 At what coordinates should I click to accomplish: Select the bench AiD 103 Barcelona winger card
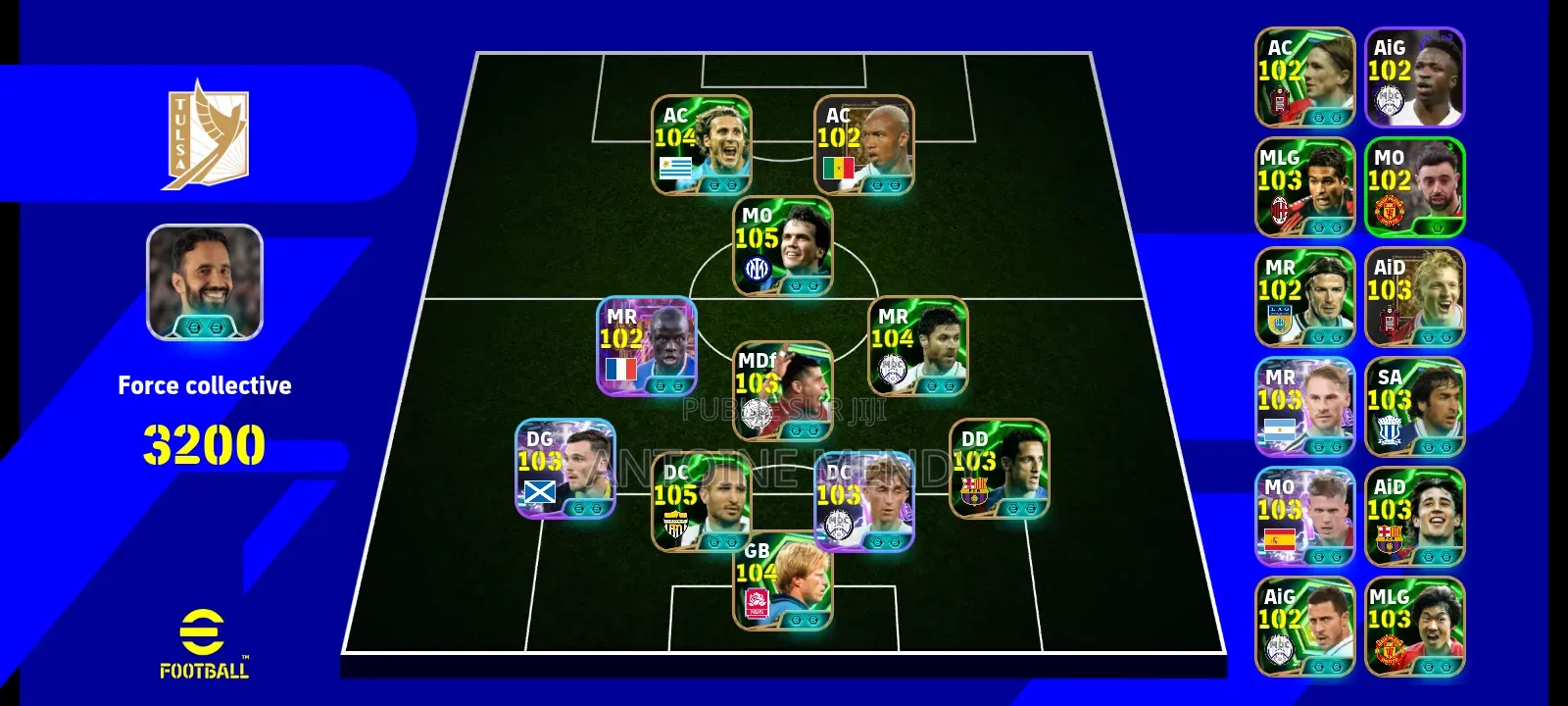1415,517
